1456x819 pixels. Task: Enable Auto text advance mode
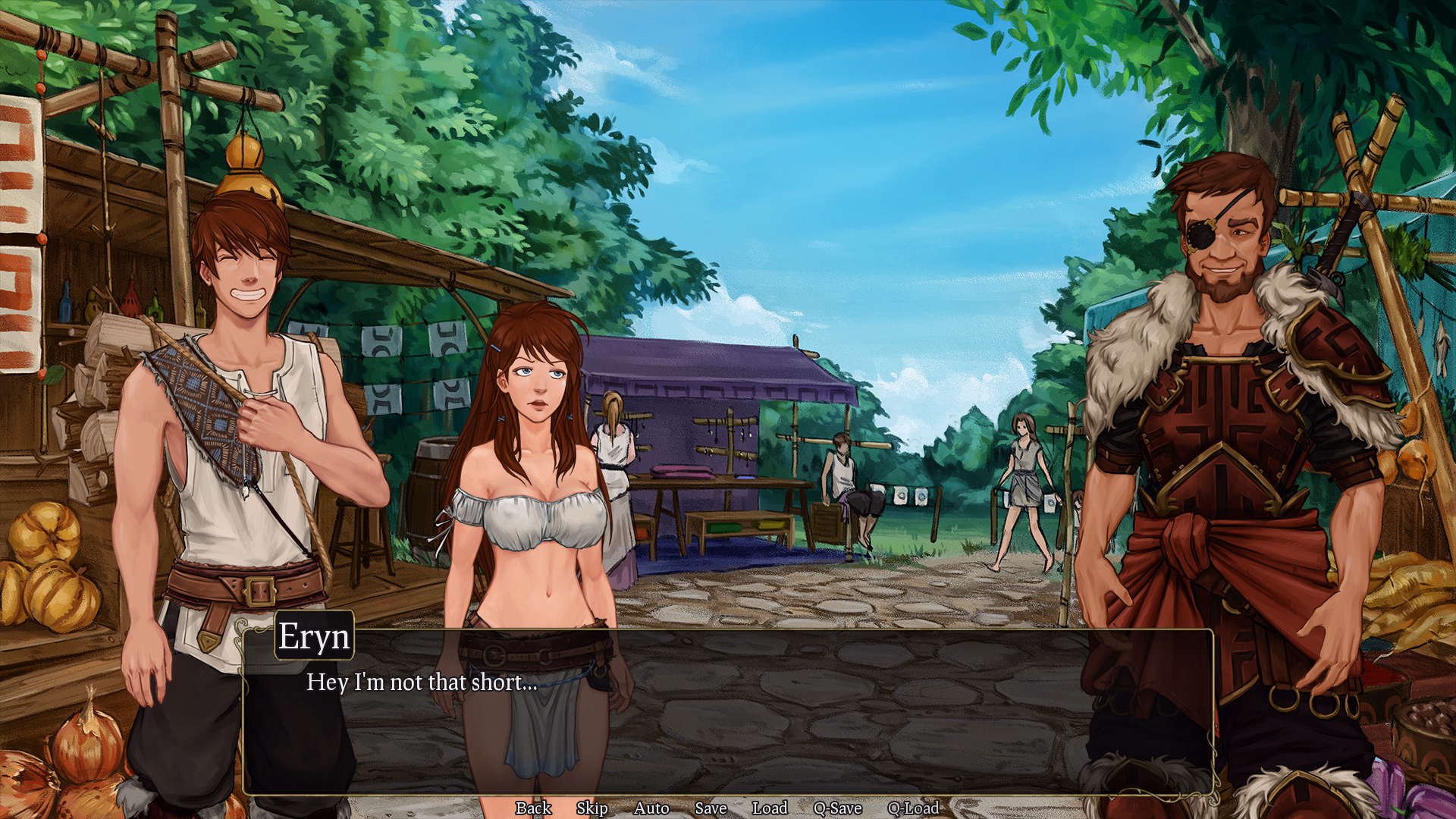(651, 808)
